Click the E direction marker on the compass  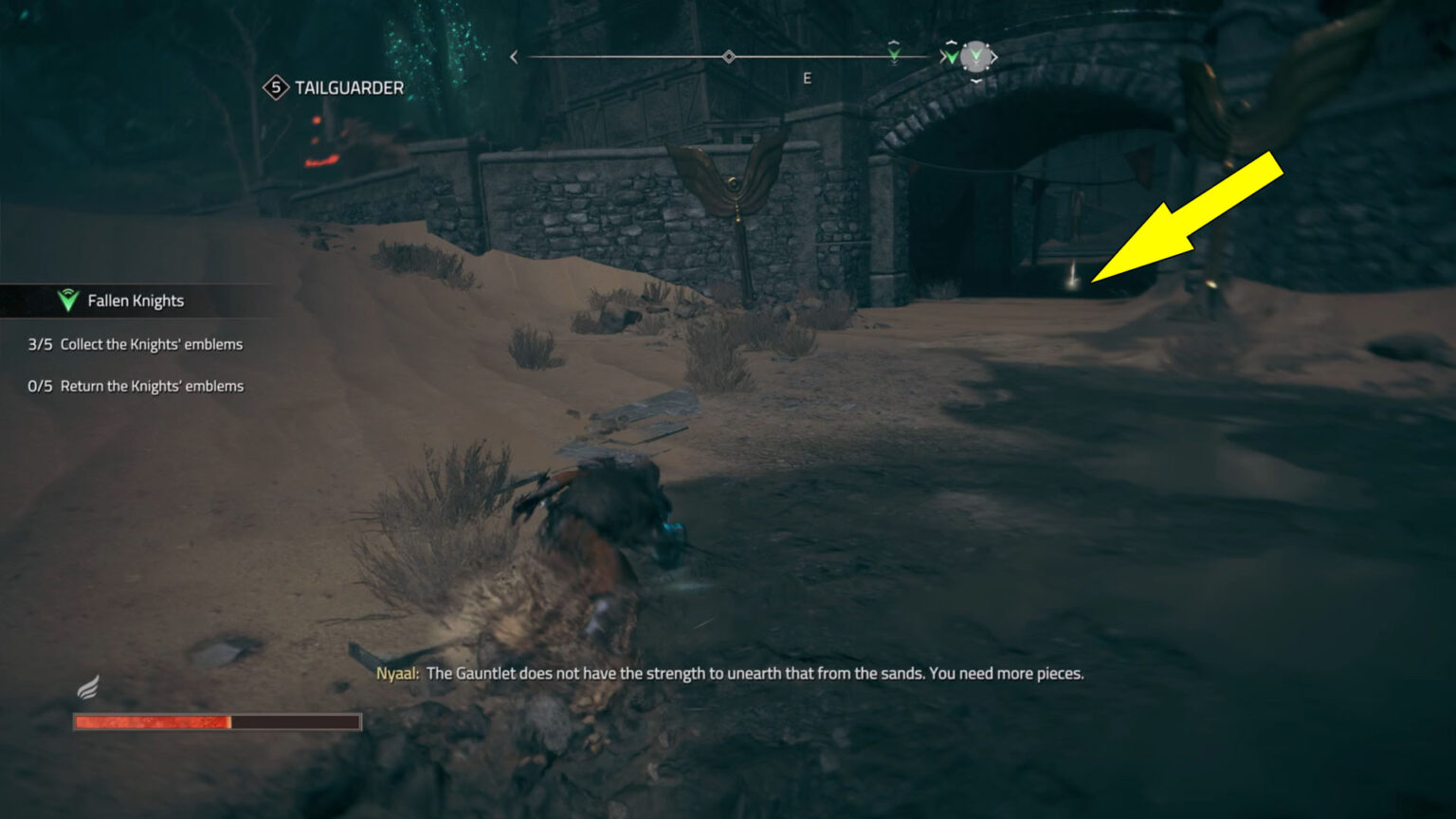coord(807,78)
